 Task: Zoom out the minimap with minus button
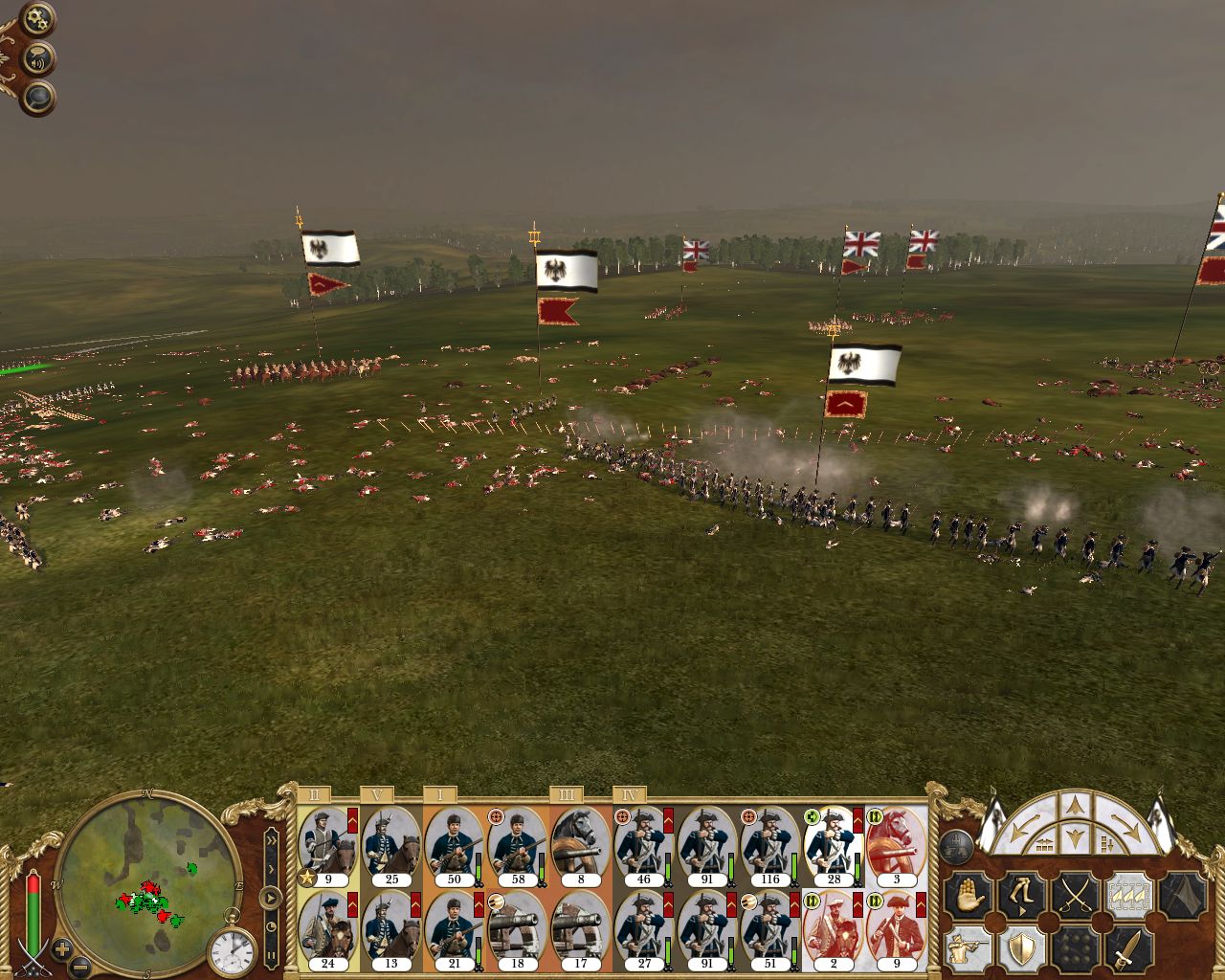point(81,965)
